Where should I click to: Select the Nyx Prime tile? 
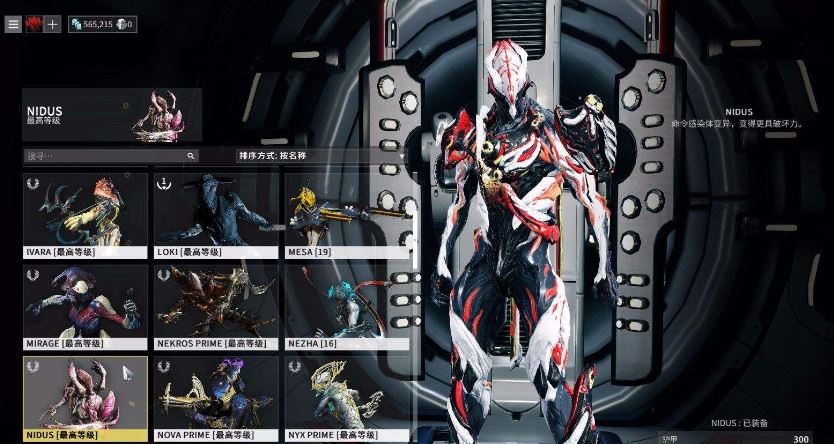tap(346, 398)
